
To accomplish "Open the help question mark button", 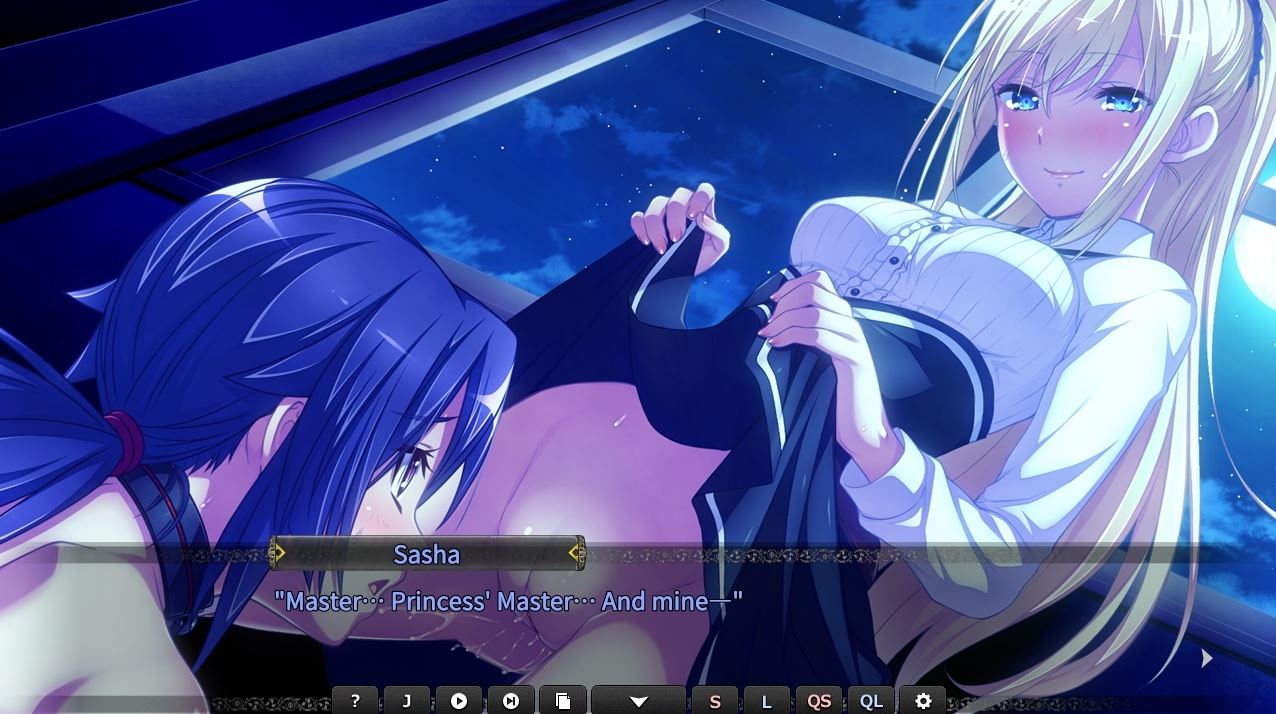I will coord(355,701).
